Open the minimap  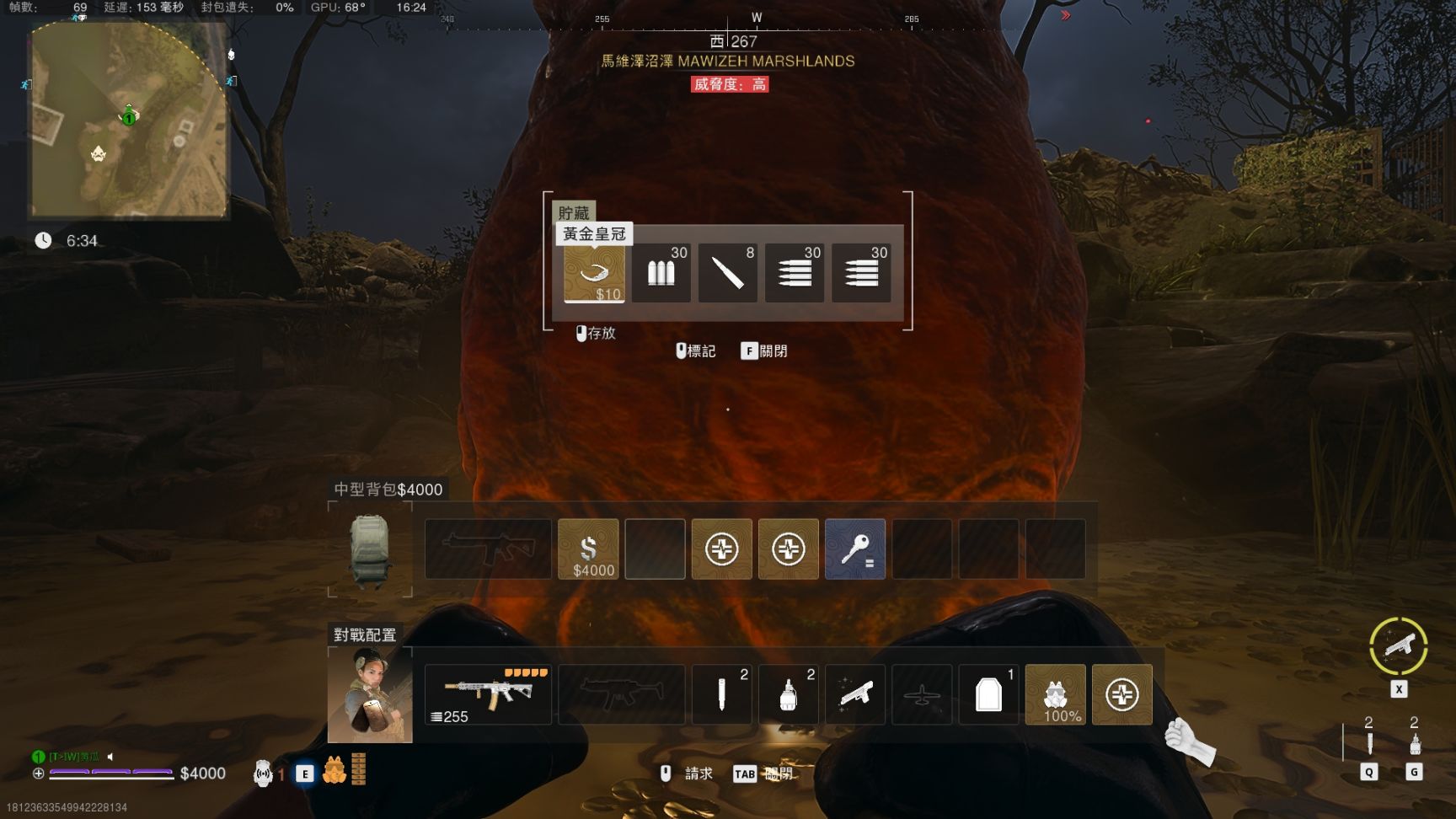129,120
